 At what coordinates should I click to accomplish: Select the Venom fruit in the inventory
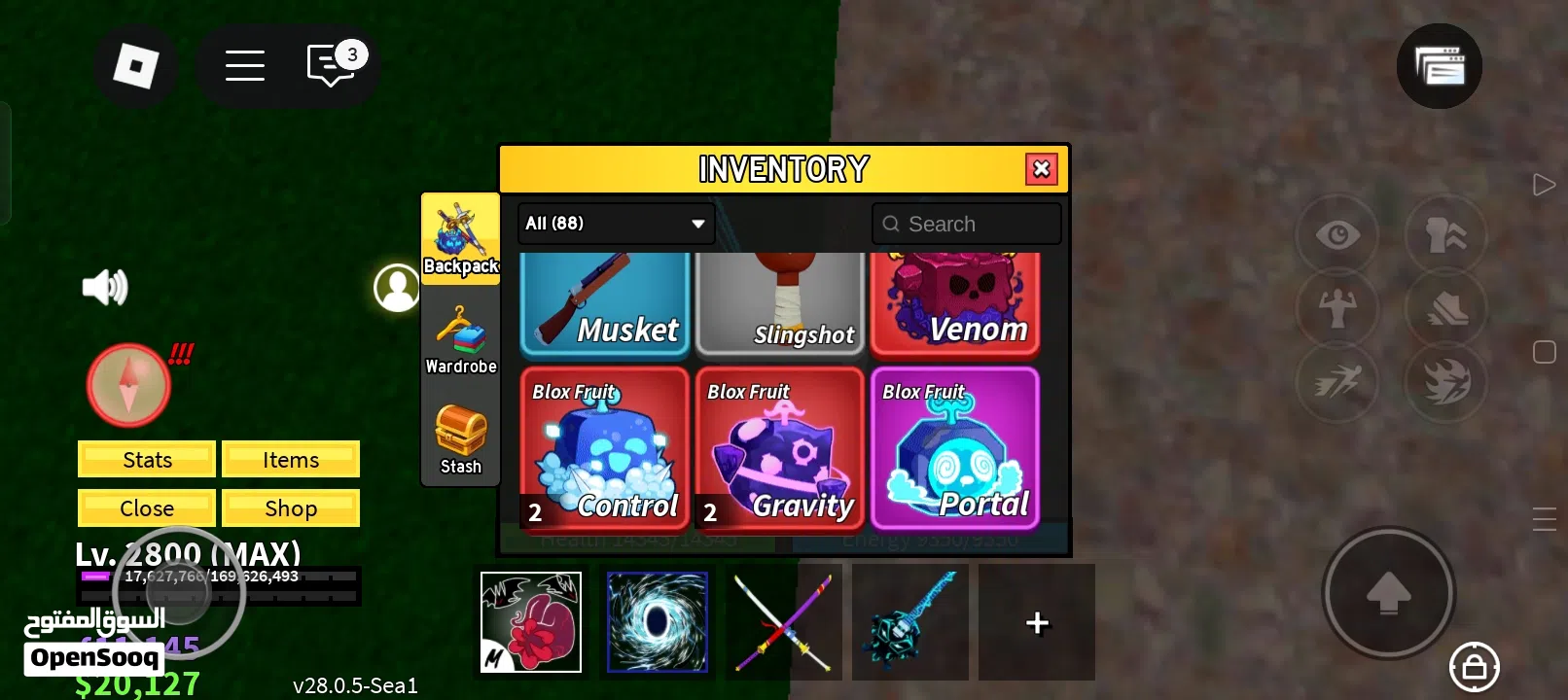click(x=954, y=301)
